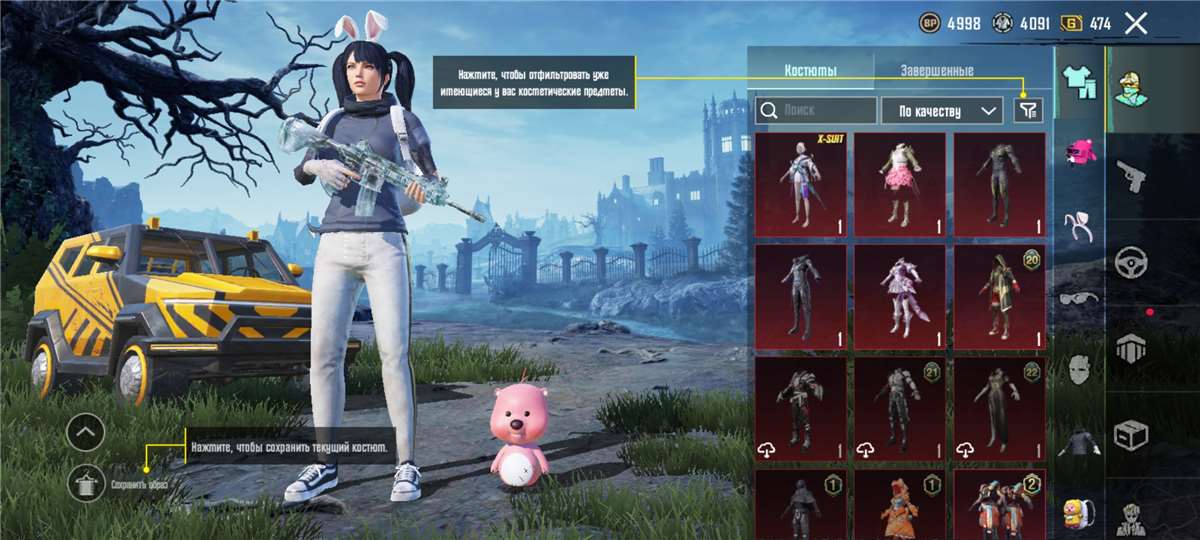Image resolution: width=1200 pixels, height=540 pixels.
Task: Select the X-SUIT costume tile
Action: [x=800, y=184]
